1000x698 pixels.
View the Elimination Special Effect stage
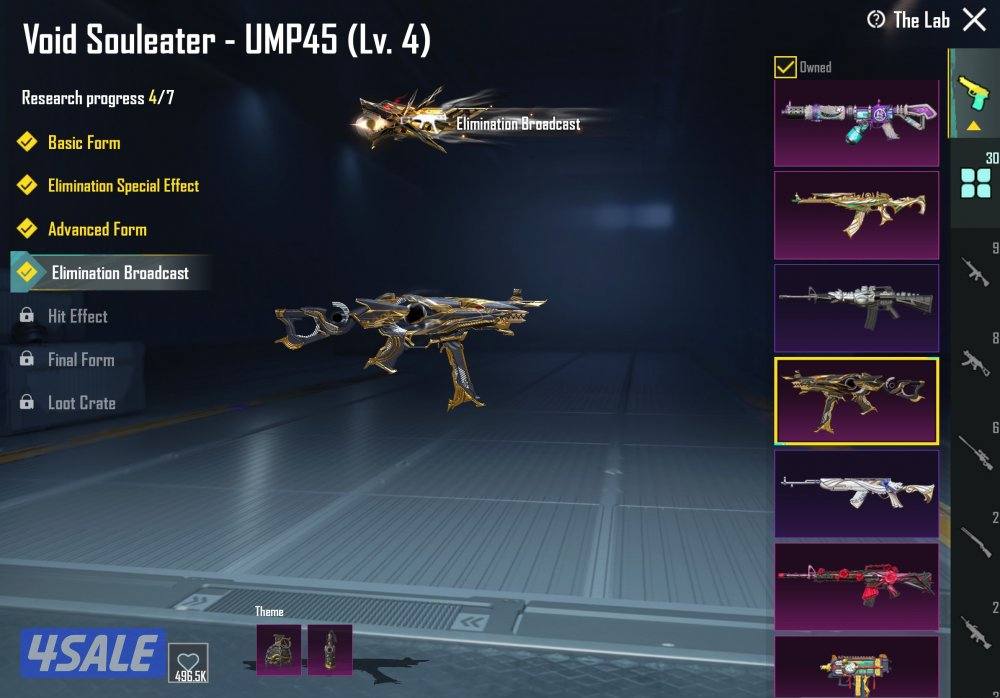pyautogui.click(x=123, y=186)
